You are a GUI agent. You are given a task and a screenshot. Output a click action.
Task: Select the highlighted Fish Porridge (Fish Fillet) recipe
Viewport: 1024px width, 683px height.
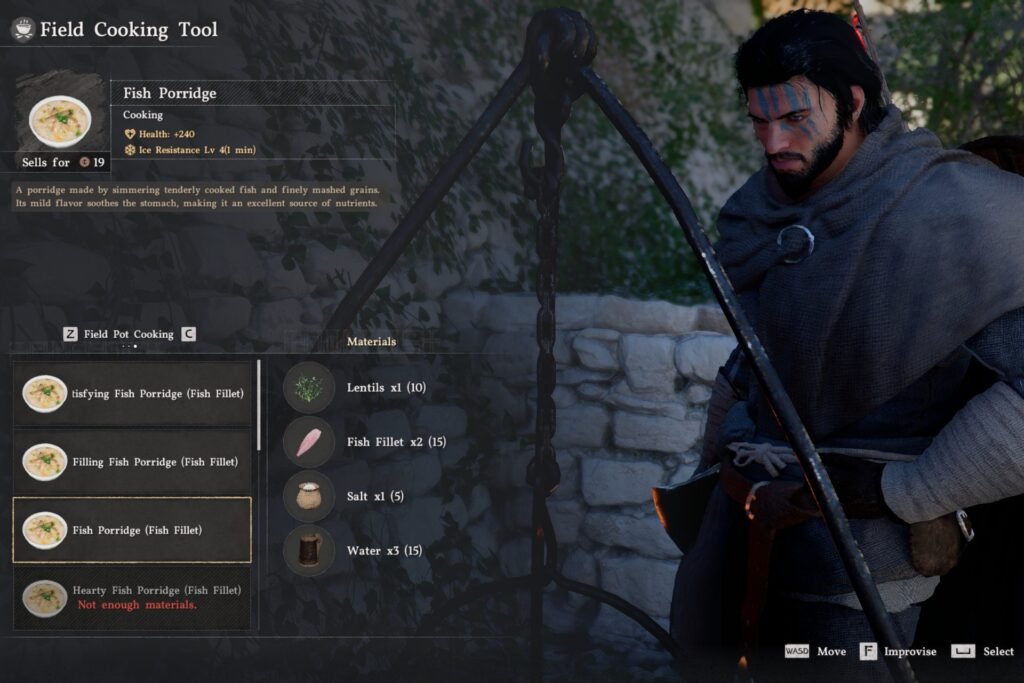point(132,530)
